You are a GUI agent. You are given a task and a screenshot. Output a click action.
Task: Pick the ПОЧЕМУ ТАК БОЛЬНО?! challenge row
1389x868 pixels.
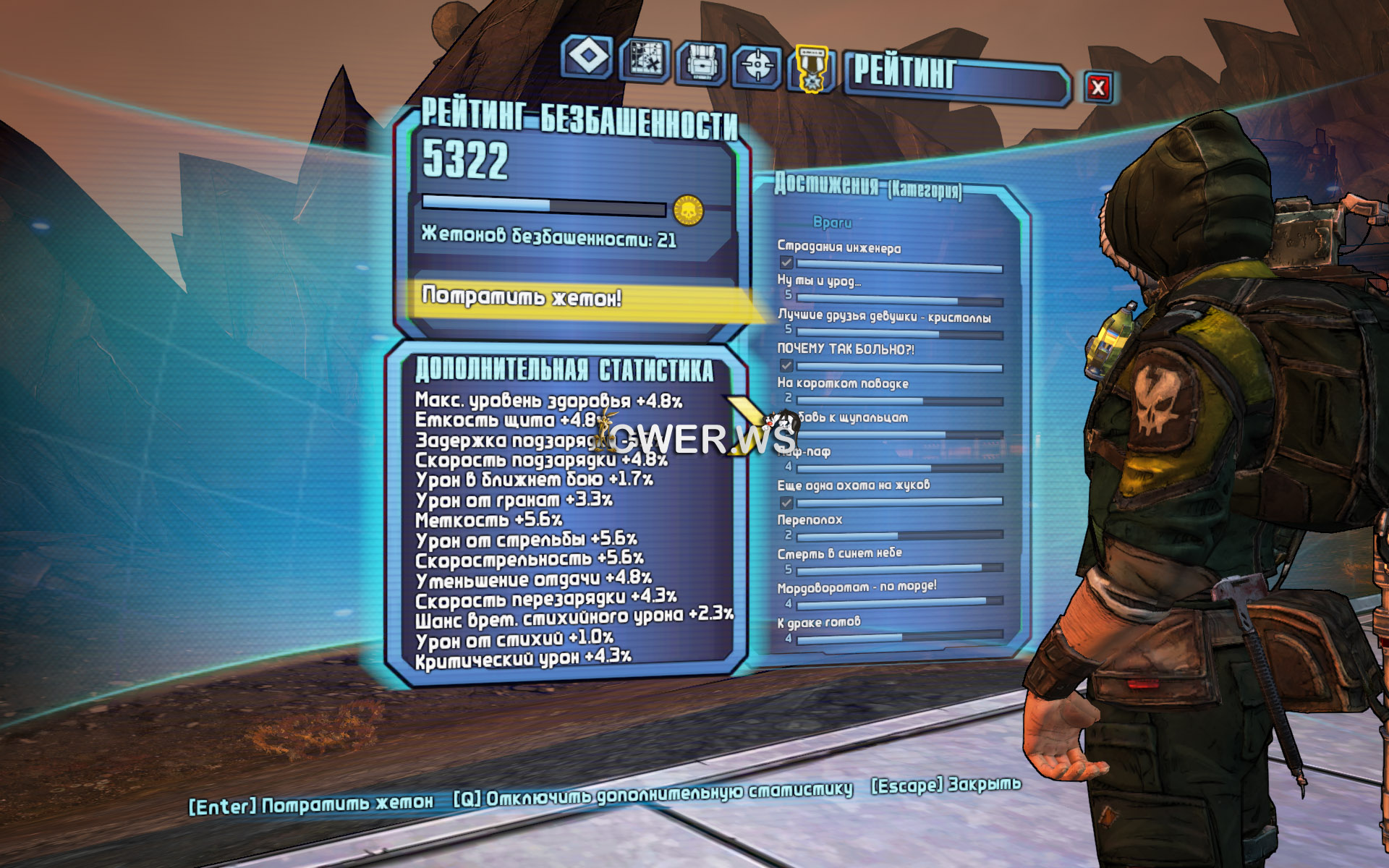[x=845, y=349]
